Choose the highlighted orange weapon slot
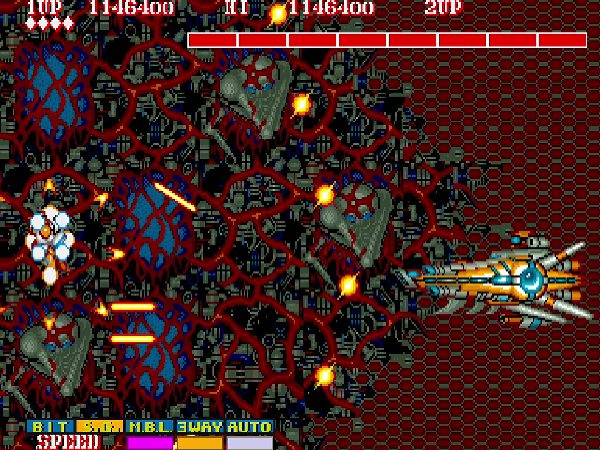The image size is (600, 450). [100, 426]
